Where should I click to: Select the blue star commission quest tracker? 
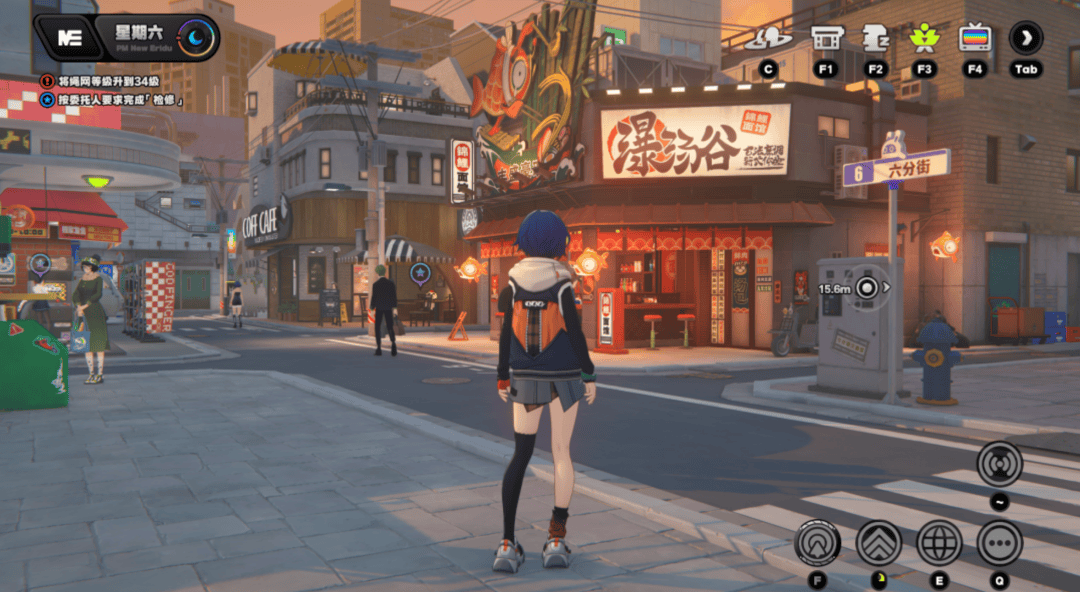(x=108, y=100)
